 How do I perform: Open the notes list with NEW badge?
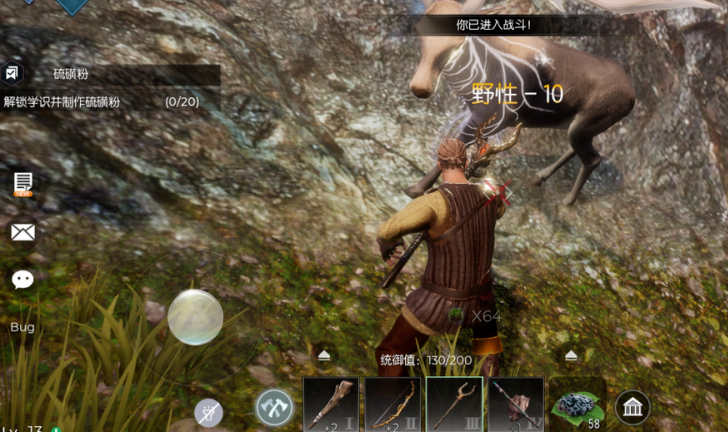pyautogui.click(x=23, y=183)
